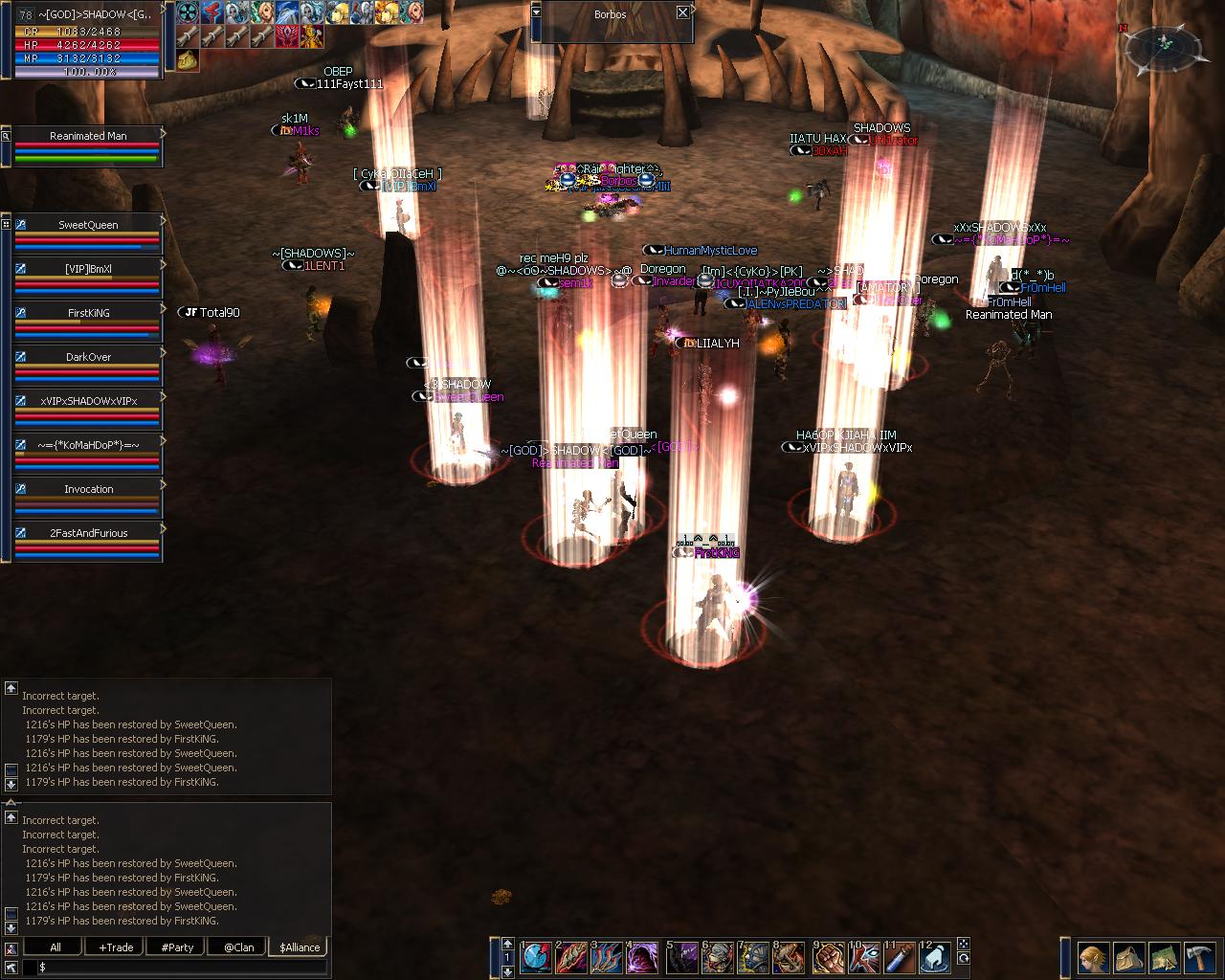Use the blue potion vial in slot 11
Image resolution: width=1225 pixels, height=980 pixels.
pyautogui.click(x=901, y=956)
